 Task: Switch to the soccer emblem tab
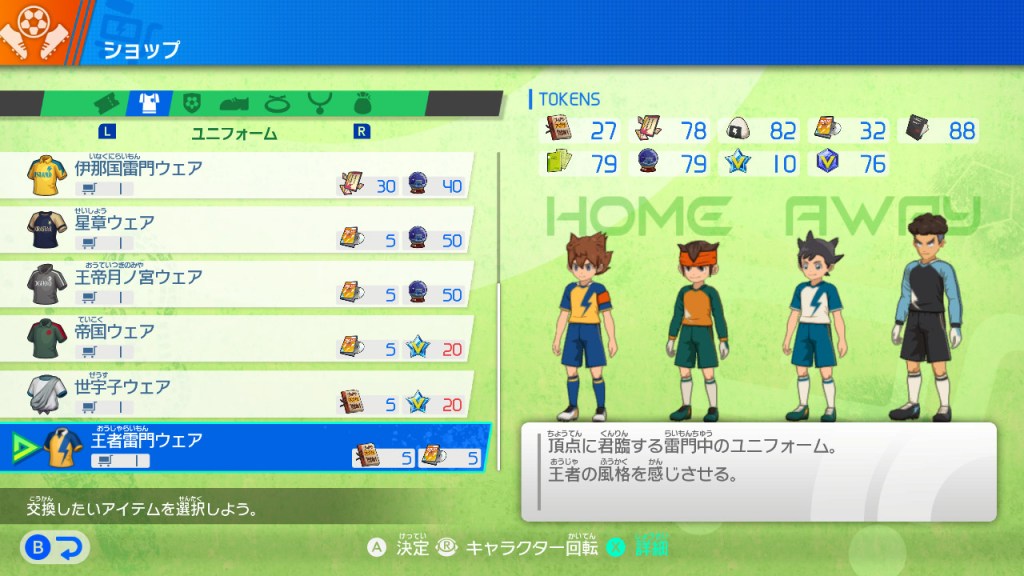pos(192,103)
